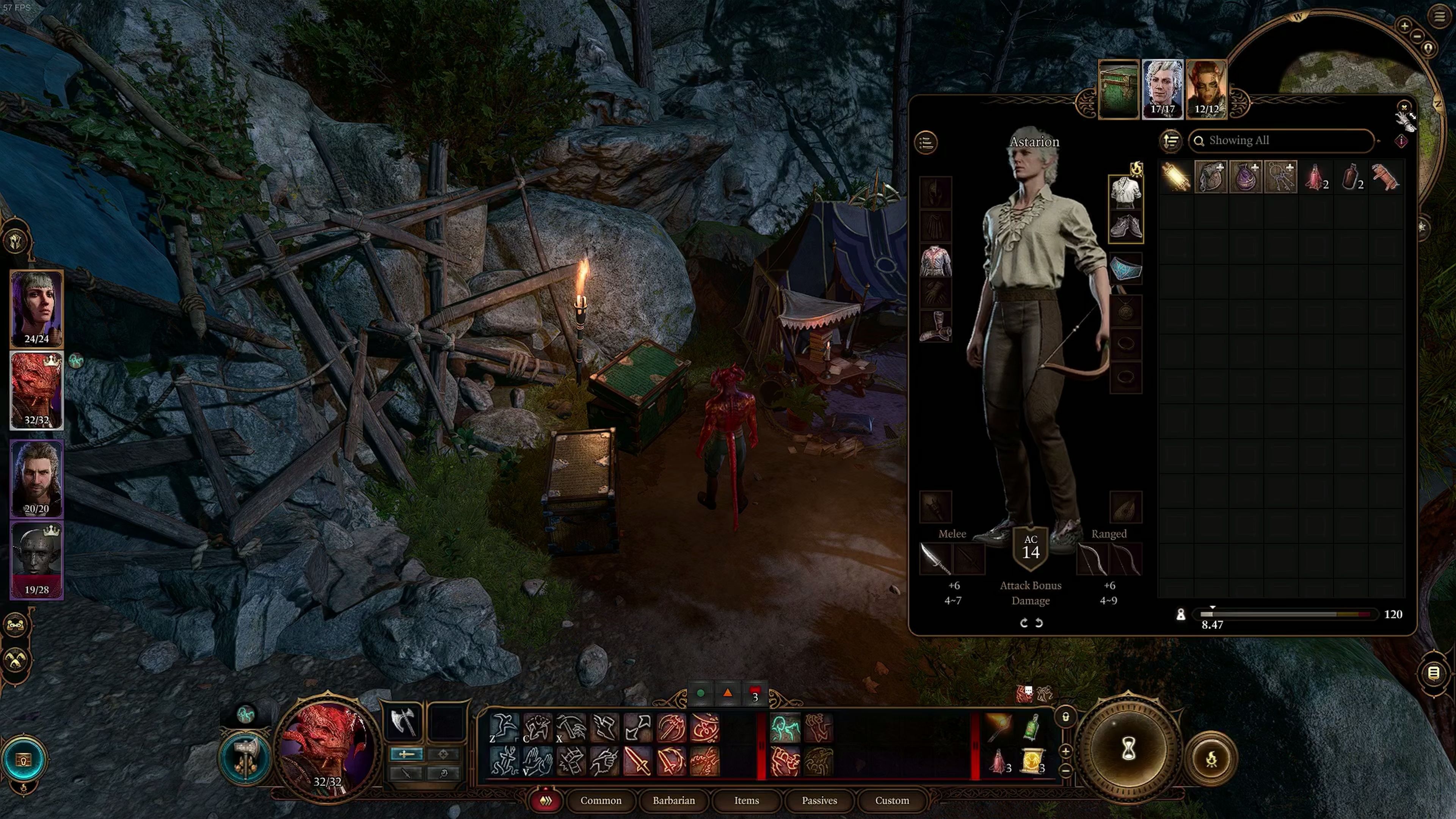1456x819 pixels.
Task: Close the Astarion inventory panel
Action: tap(1404, 107)
